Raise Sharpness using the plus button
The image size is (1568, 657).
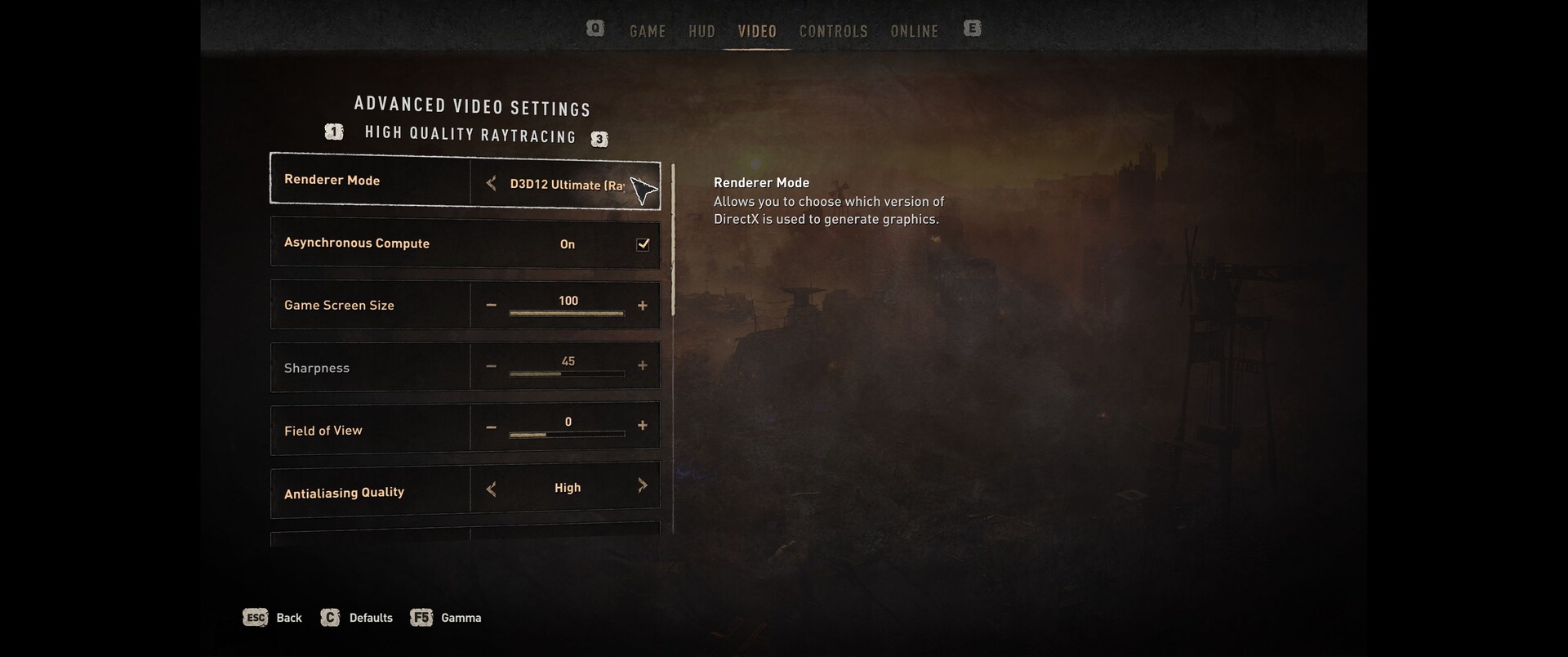643,365
